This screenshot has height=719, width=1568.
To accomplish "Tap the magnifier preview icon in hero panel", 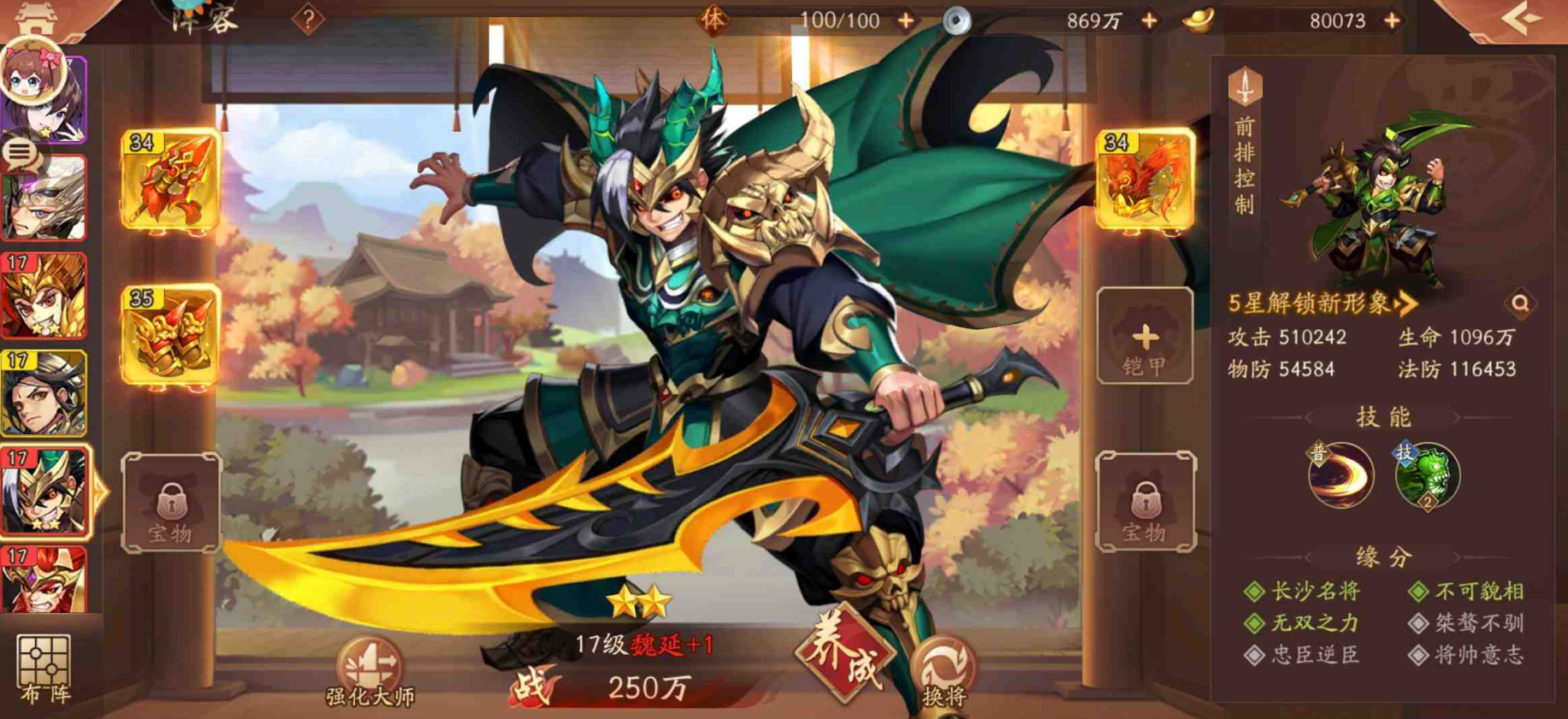I will [x=1522, y=305].
